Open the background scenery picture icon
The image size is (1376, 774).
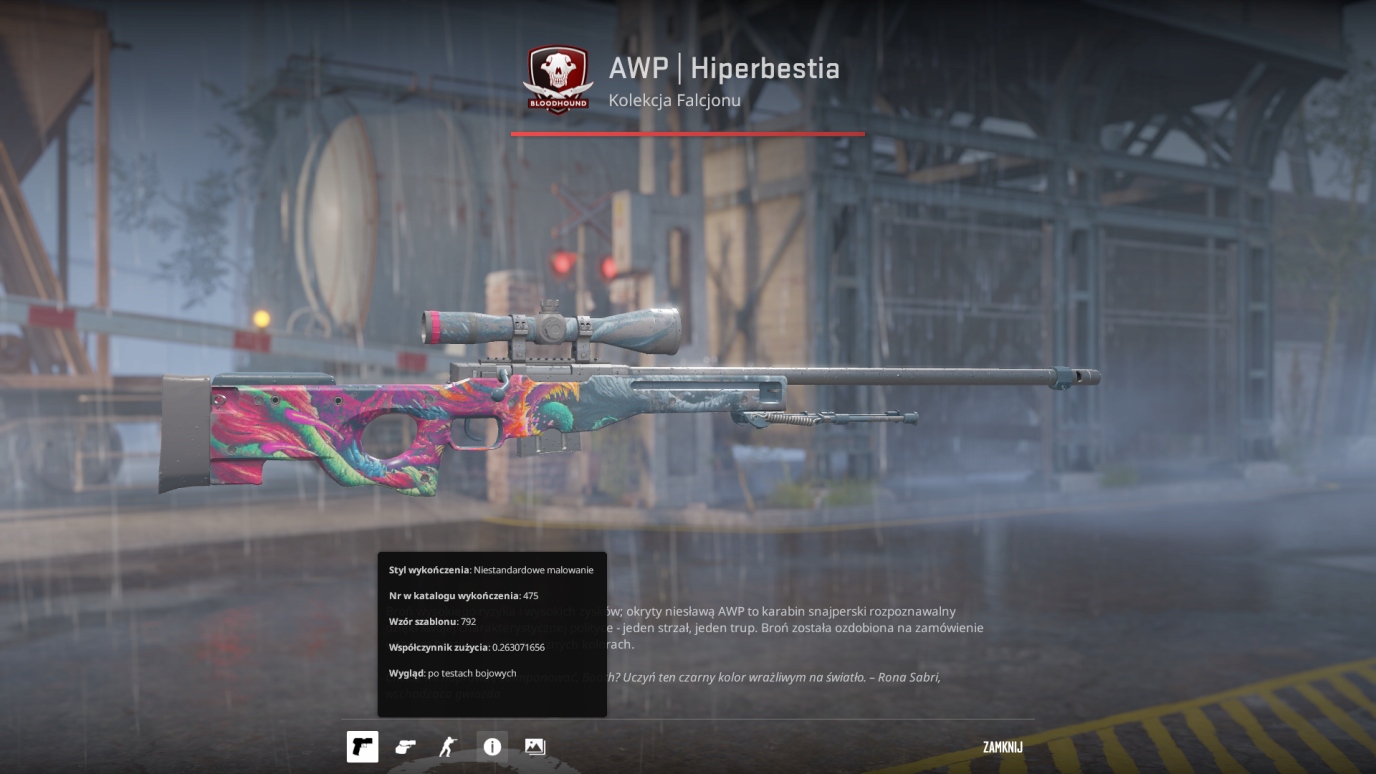[535, 747]
